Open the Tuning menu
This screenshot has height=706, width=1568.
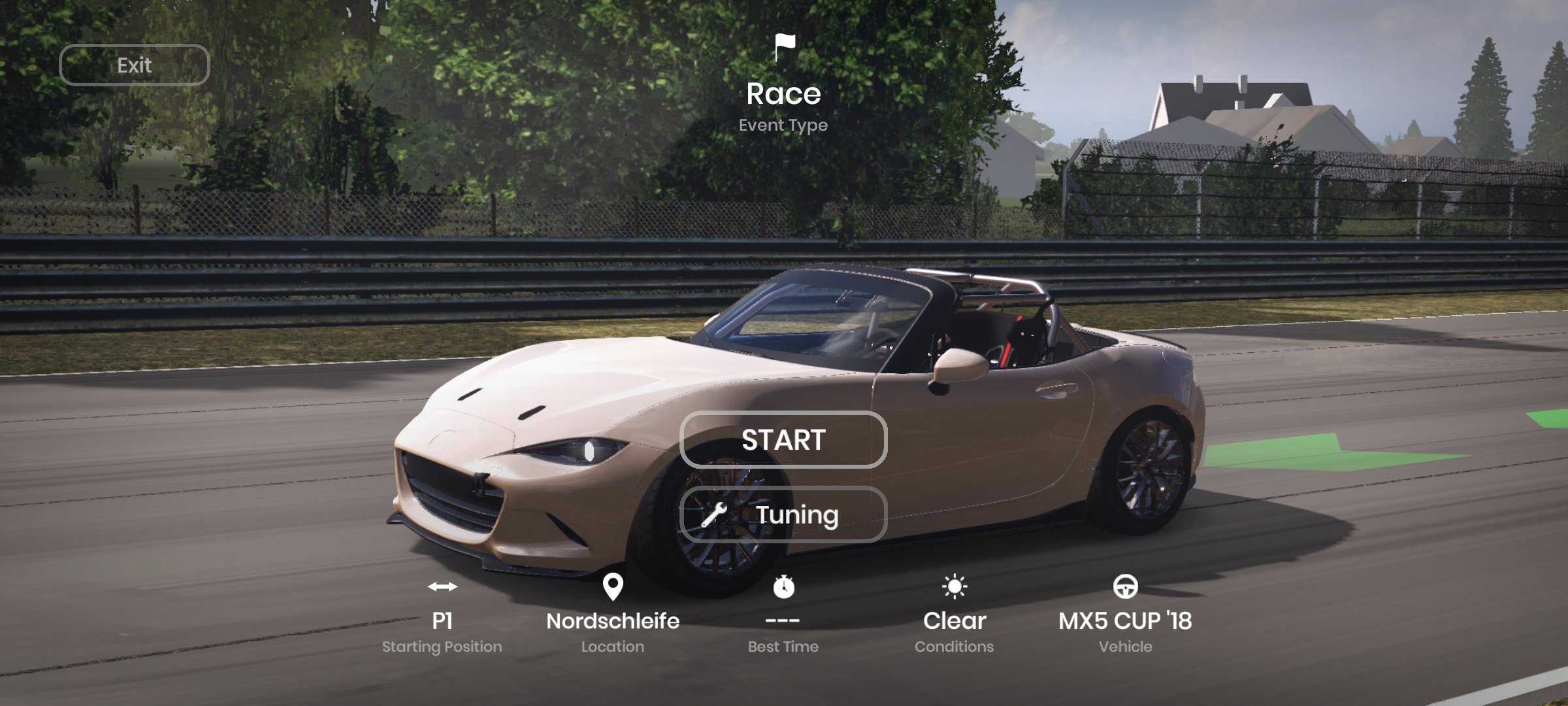click(x=783, y=514)
